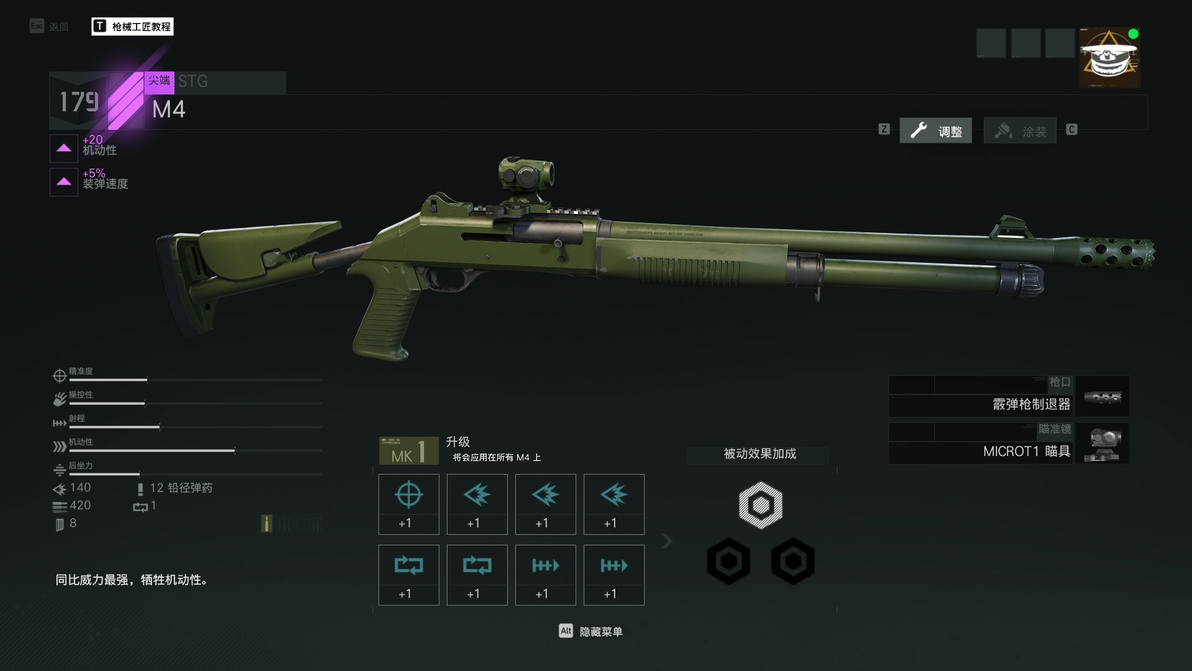
Task: Select the 霰弹枪制退器 muzzle slot
Action: 1008,396
